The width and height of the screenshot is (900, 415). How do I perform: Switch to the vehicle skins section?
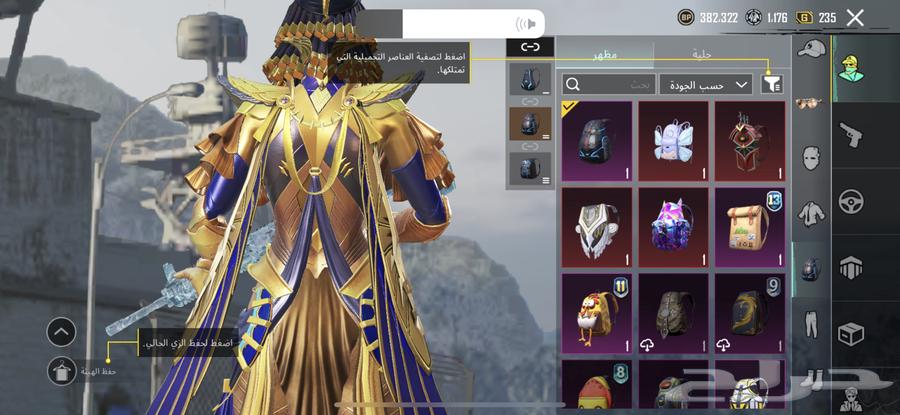click(x=851, y=200)
